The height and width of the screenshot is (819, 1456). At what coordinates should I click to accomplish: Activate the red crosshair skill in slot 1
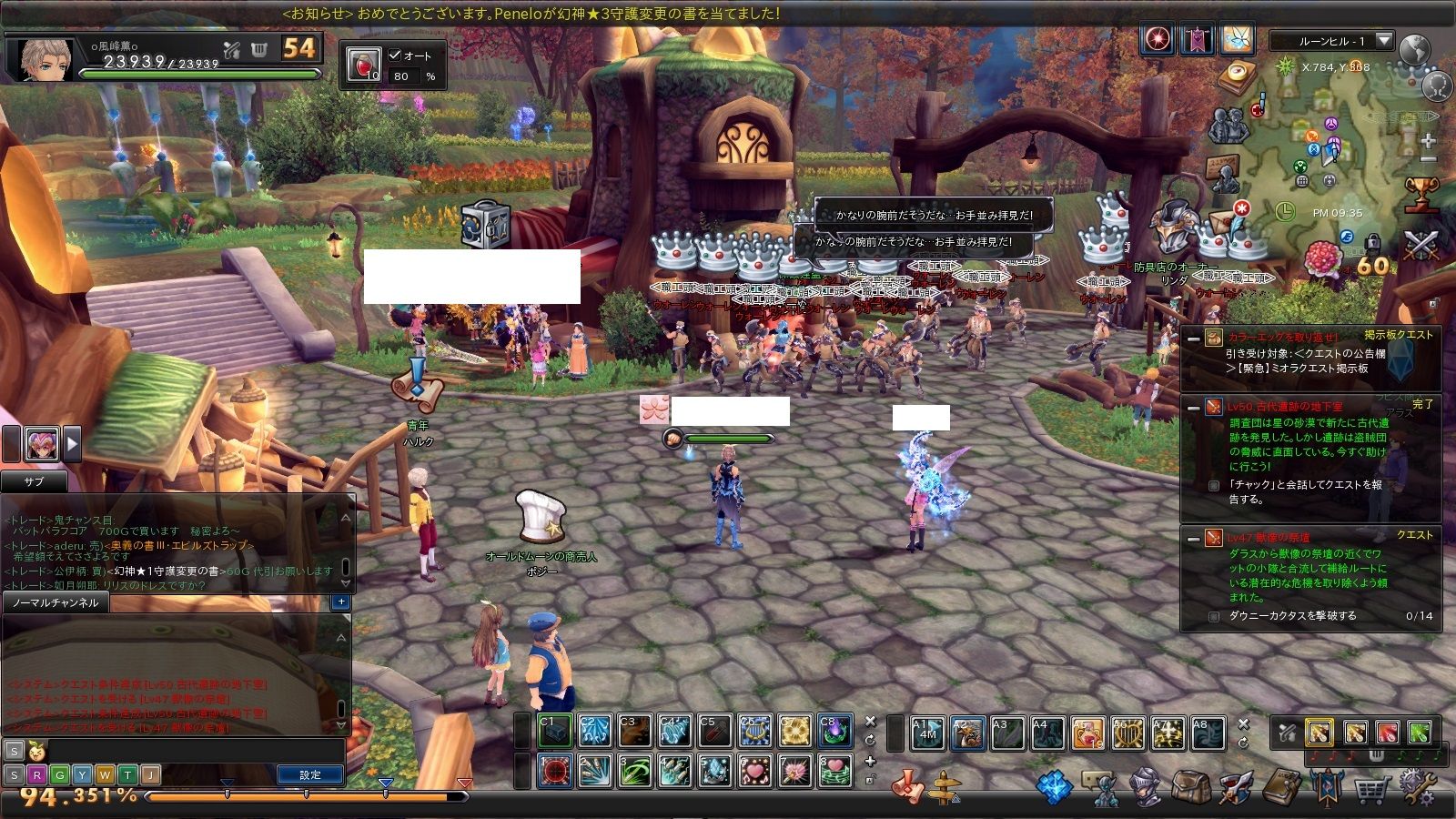pos(555,771)
